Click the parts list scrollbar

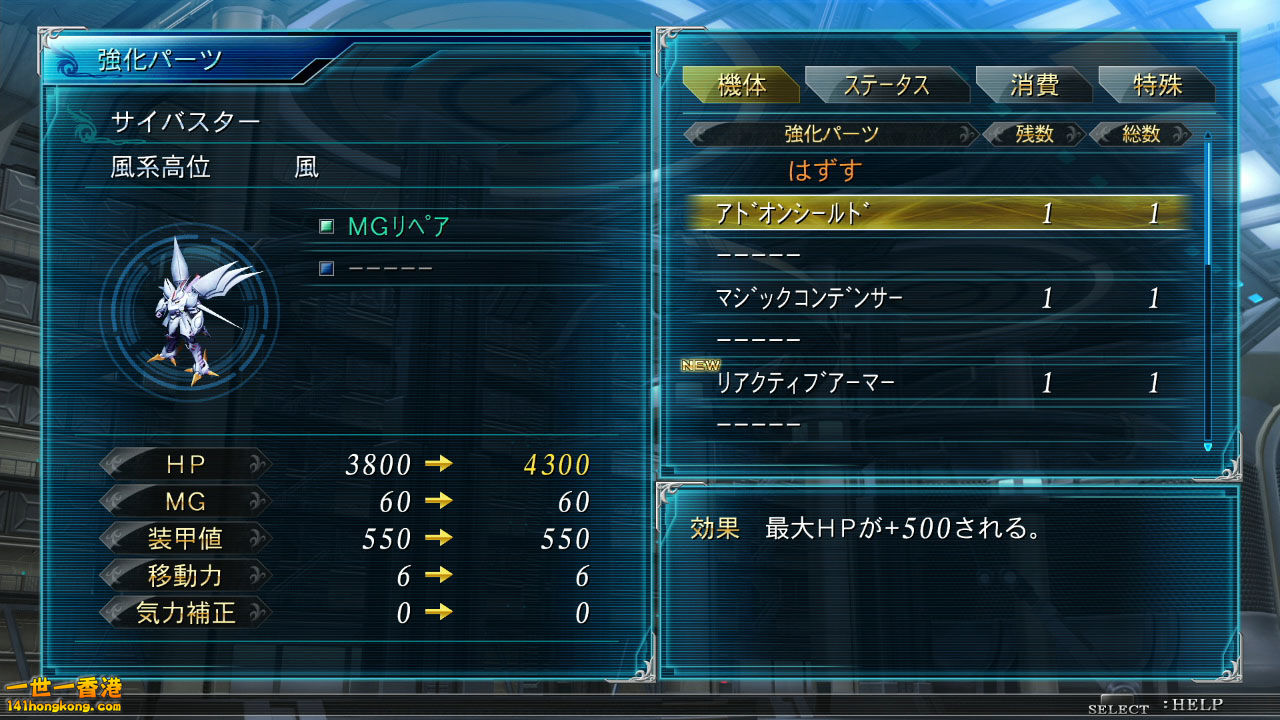(1208, 290)
